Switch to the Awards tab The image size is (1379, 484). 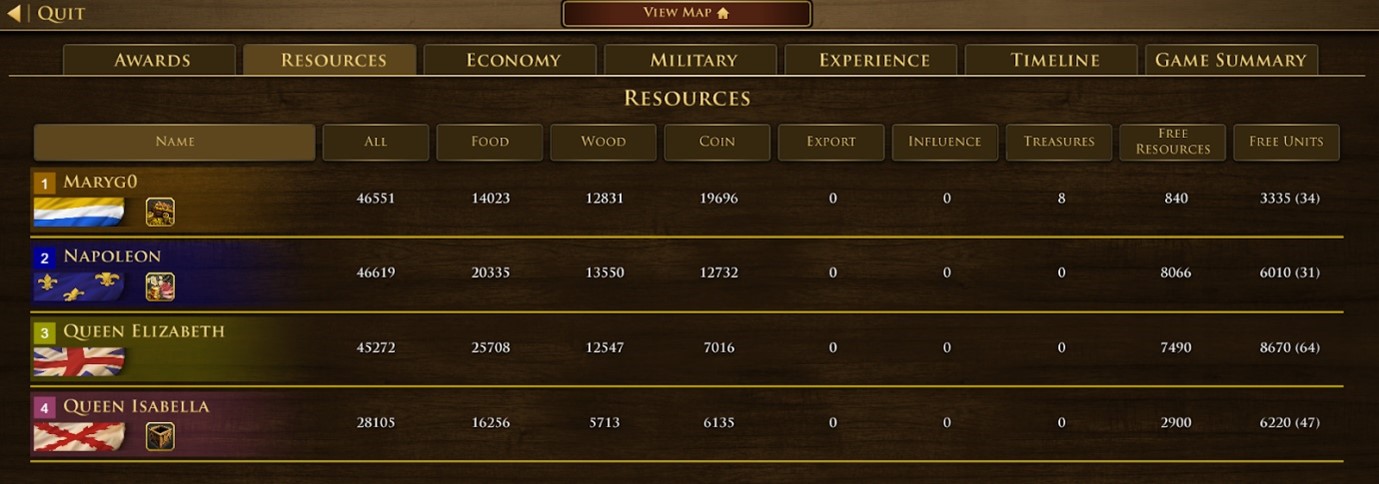(150, 60)
